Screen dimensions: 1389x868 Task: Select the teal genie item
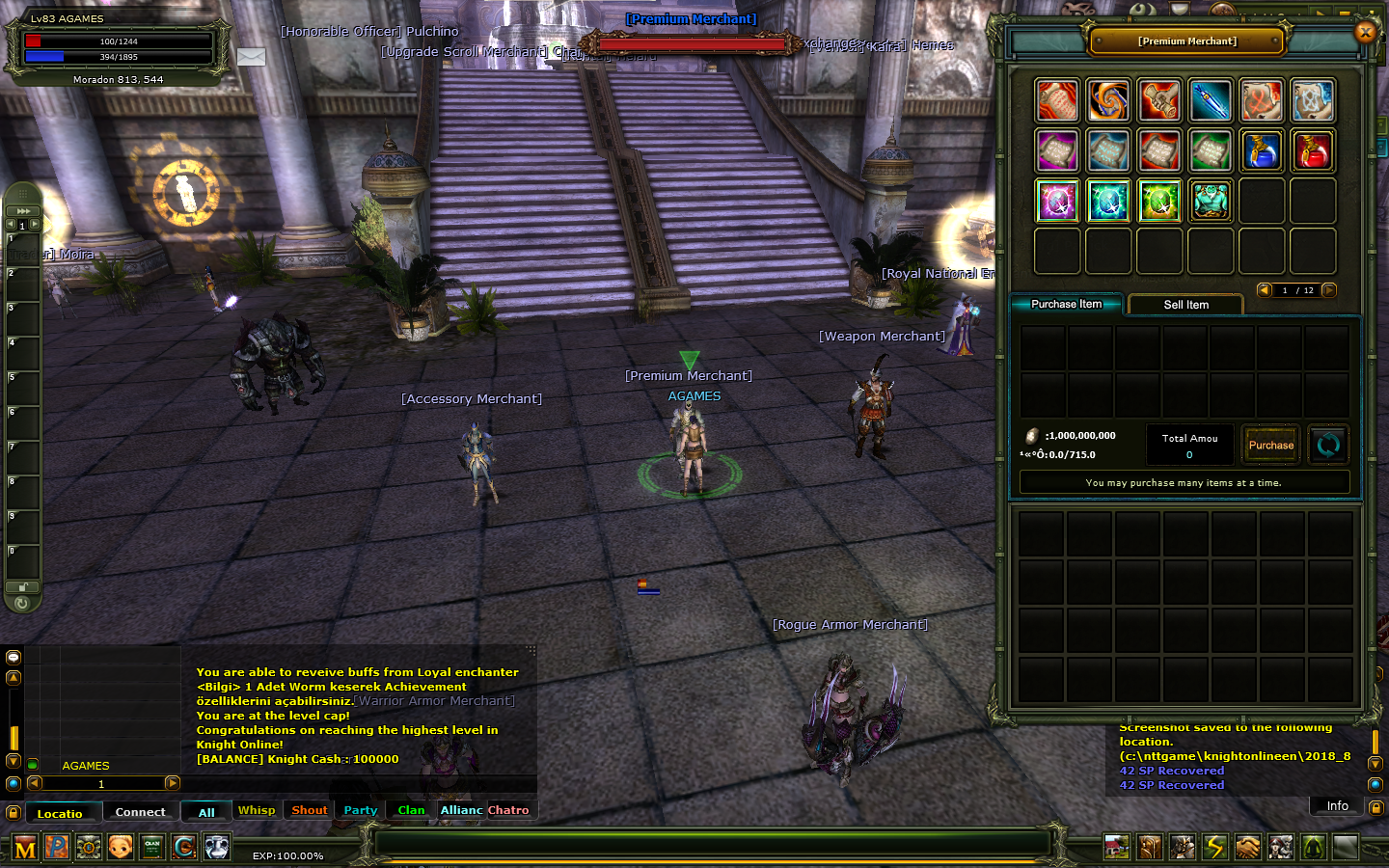point(1211,201)
